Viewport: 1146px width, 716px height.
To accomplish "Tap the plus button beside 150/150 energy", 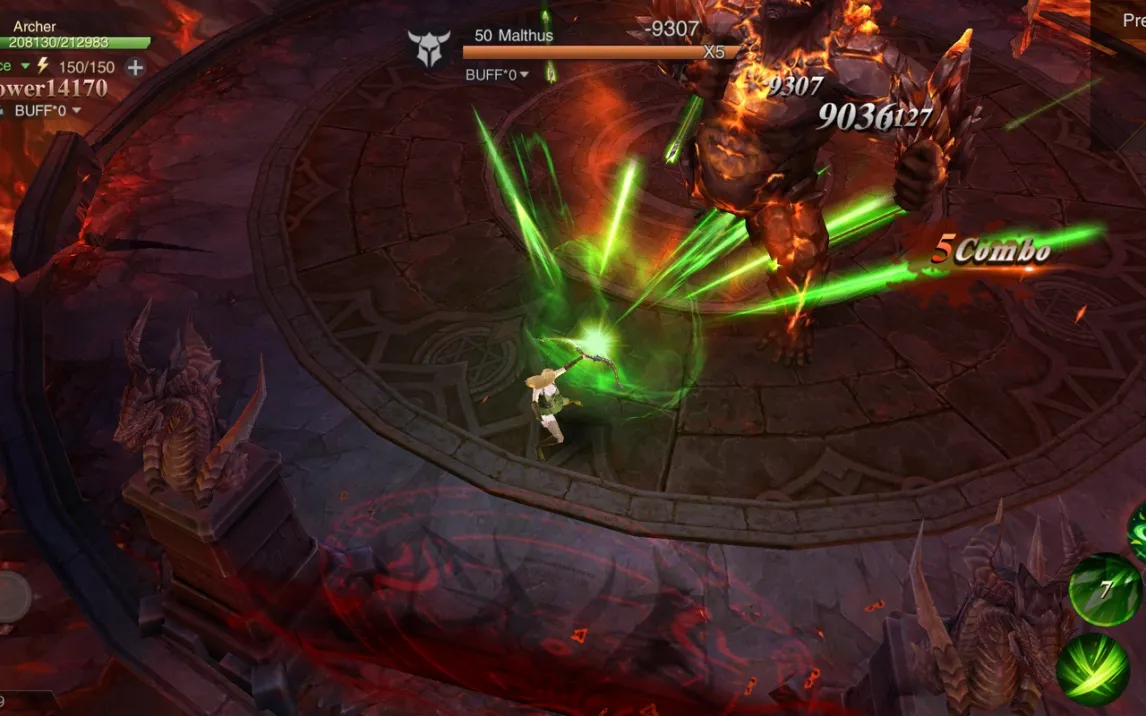I will 135,67.
